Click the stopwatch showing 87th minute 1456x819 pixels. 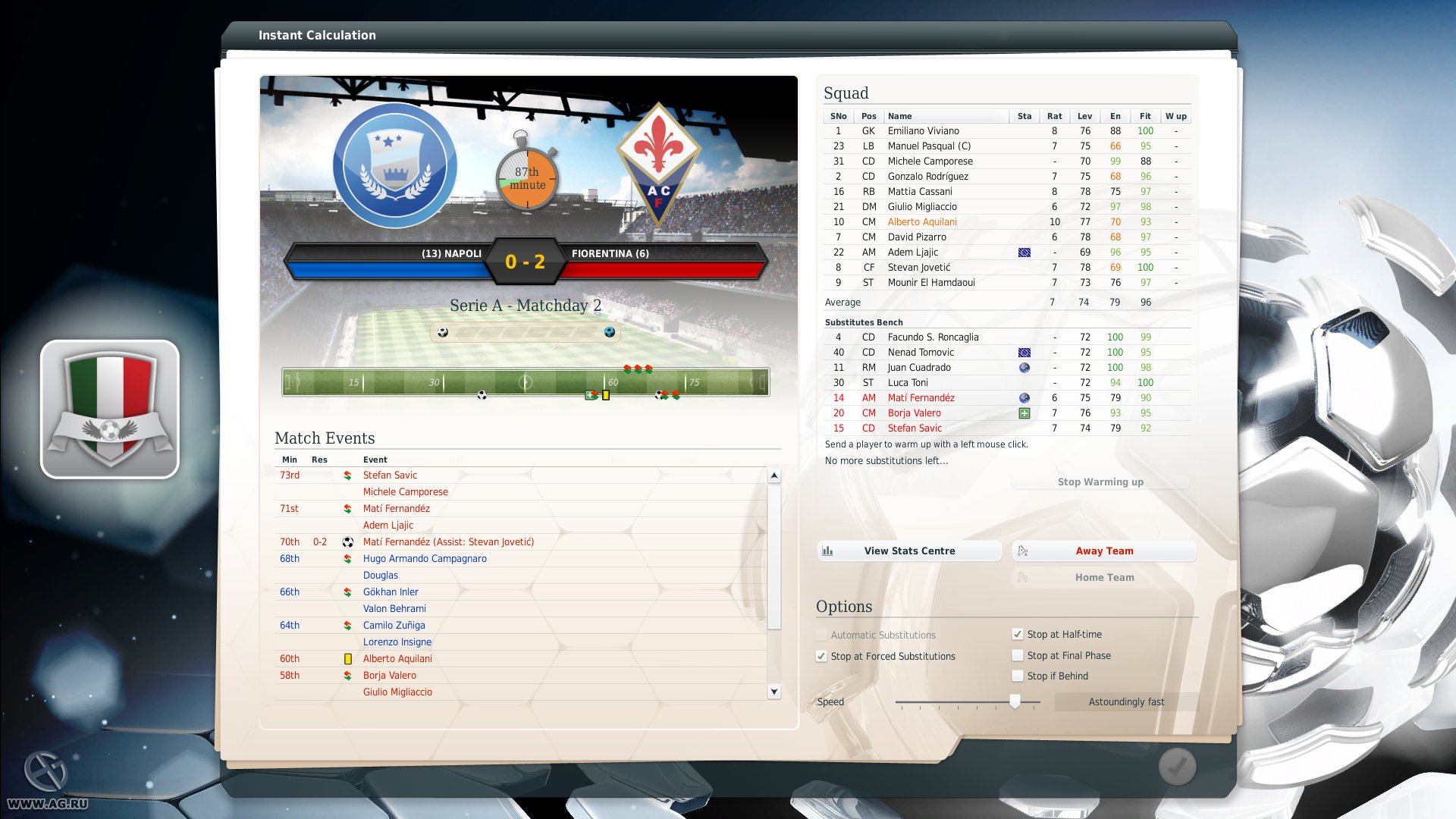[529, 180]
